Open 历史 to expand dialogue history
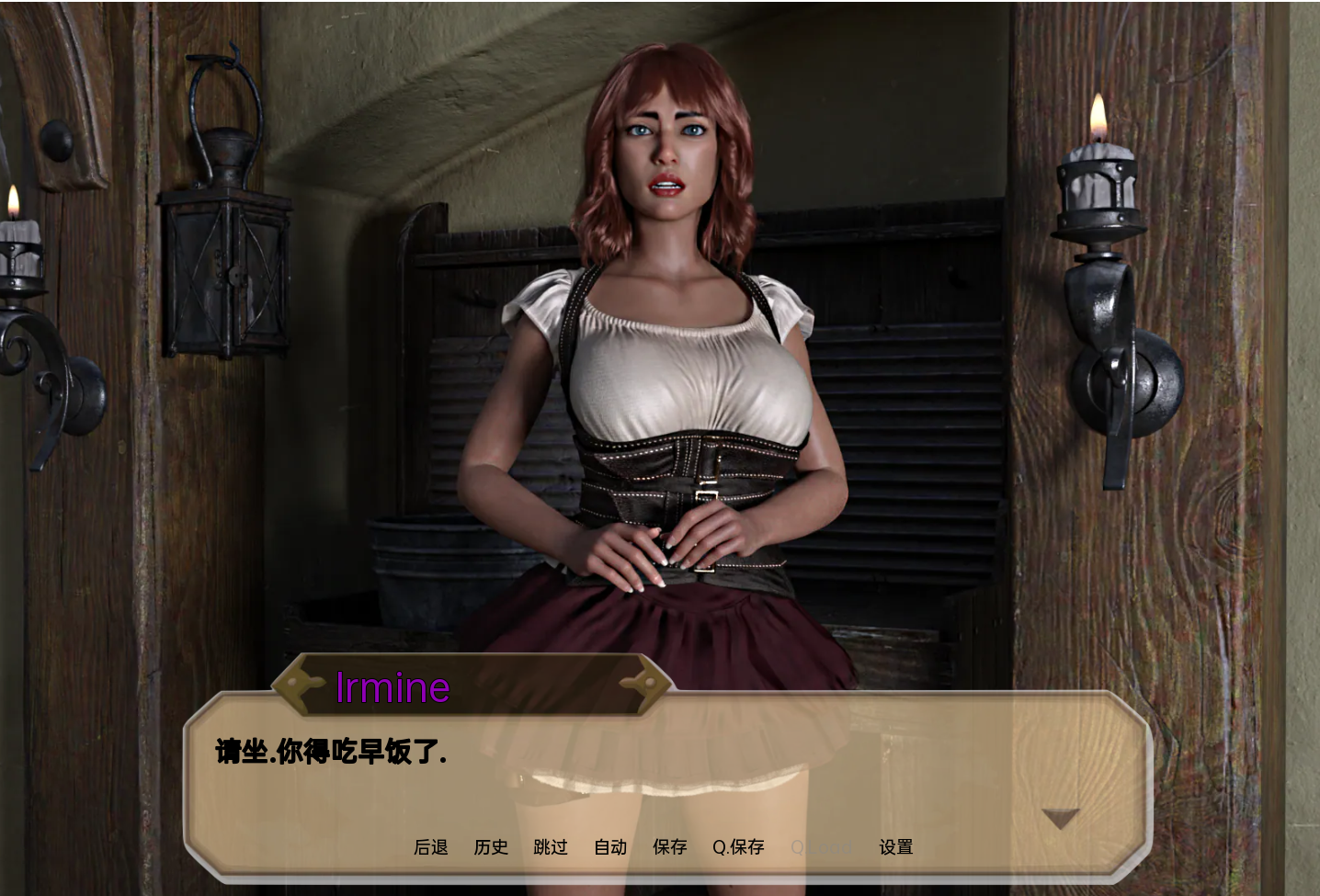 tap(491, 847)
